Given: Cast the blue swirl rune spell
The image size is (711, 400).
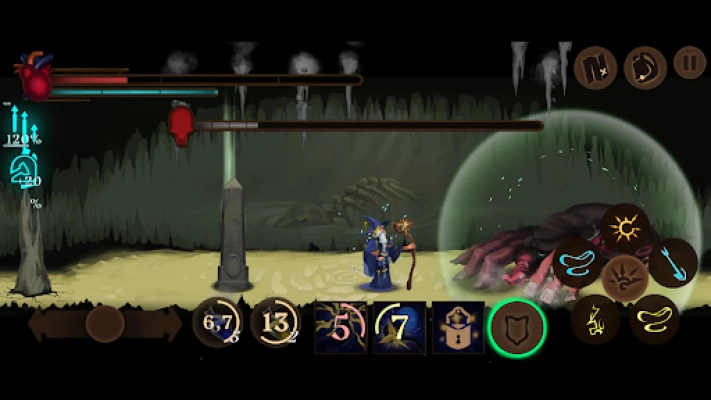Looking at the screenshot, I should click(x=578, y=262).
